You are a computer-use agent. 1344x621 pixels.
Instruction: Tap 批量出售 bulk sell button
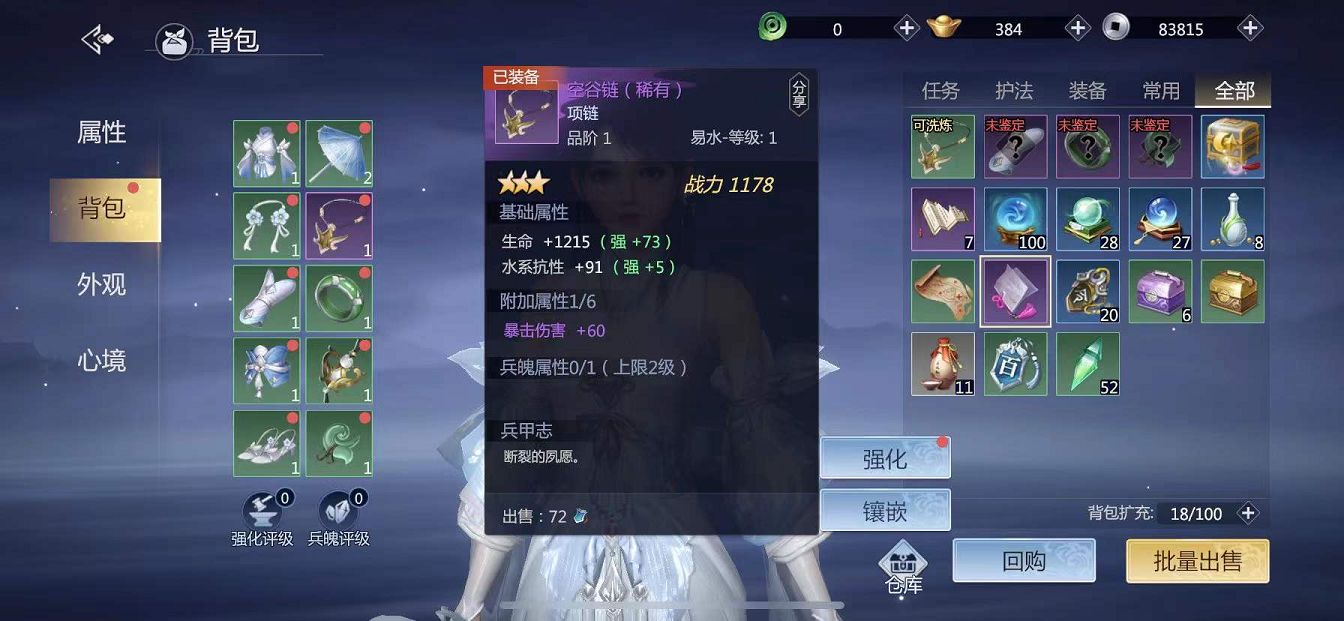point(1197,561)
